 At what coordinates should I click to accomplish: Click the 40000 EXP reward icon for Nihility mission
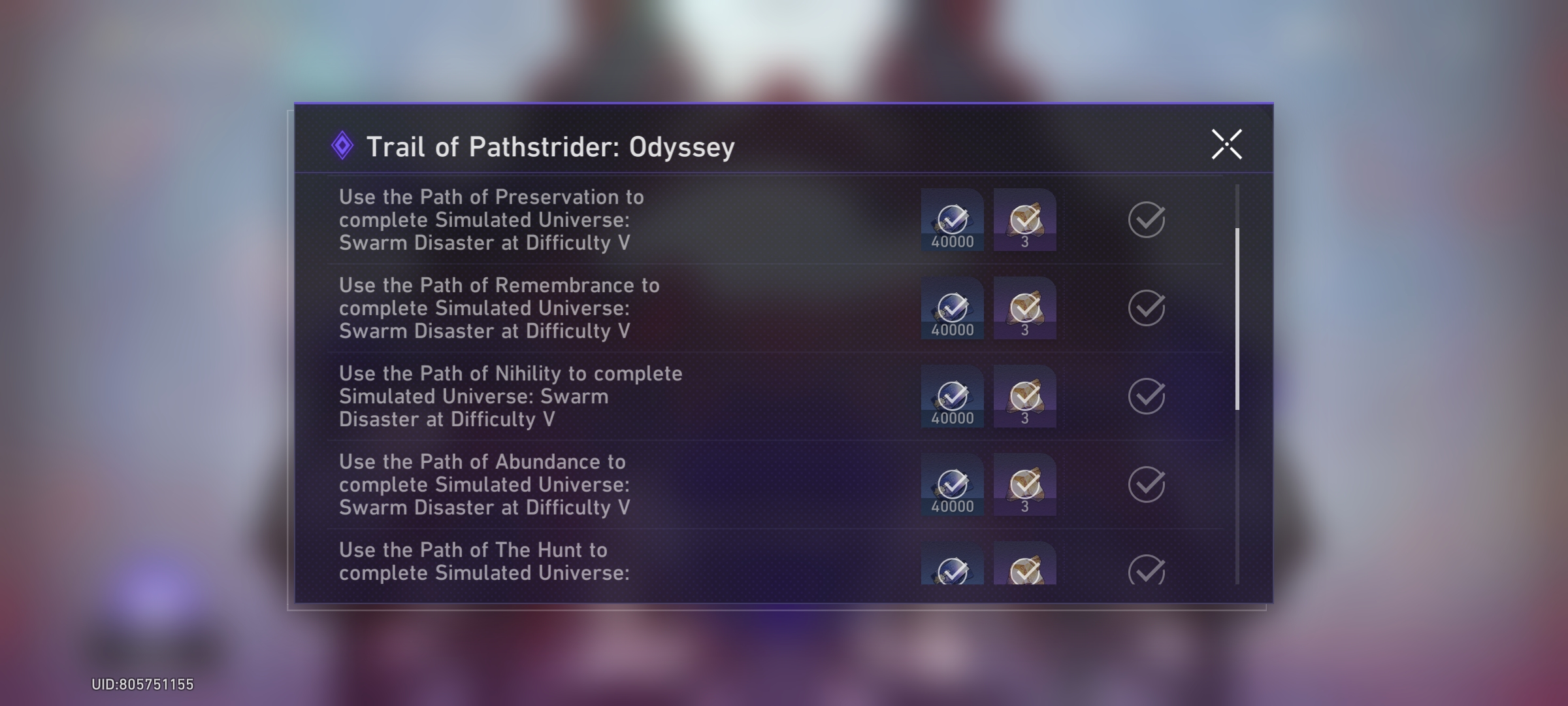click(952, 395)
